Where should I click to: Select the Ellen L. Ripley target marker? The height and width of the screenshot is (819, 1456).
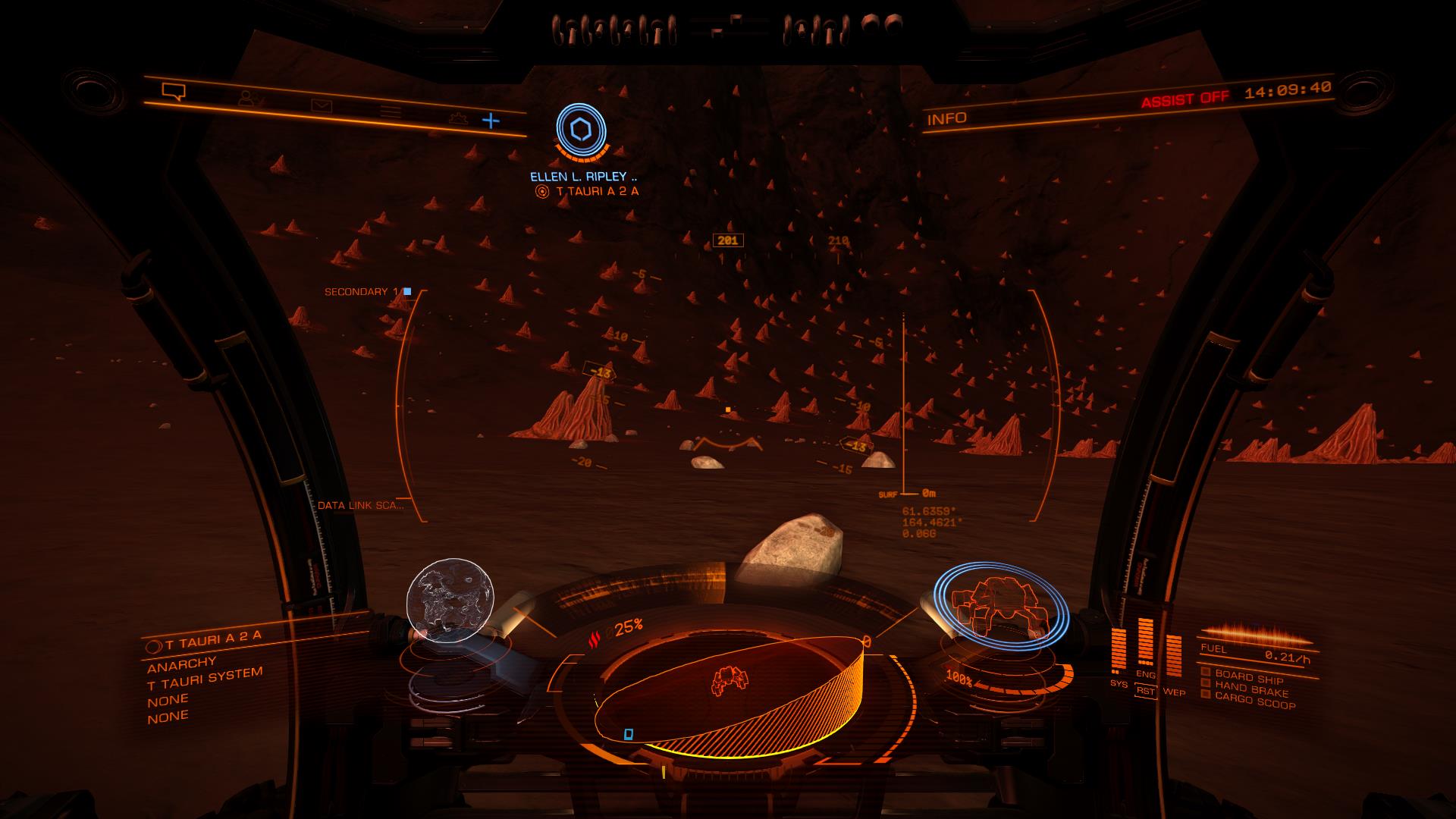coord(581,132)
